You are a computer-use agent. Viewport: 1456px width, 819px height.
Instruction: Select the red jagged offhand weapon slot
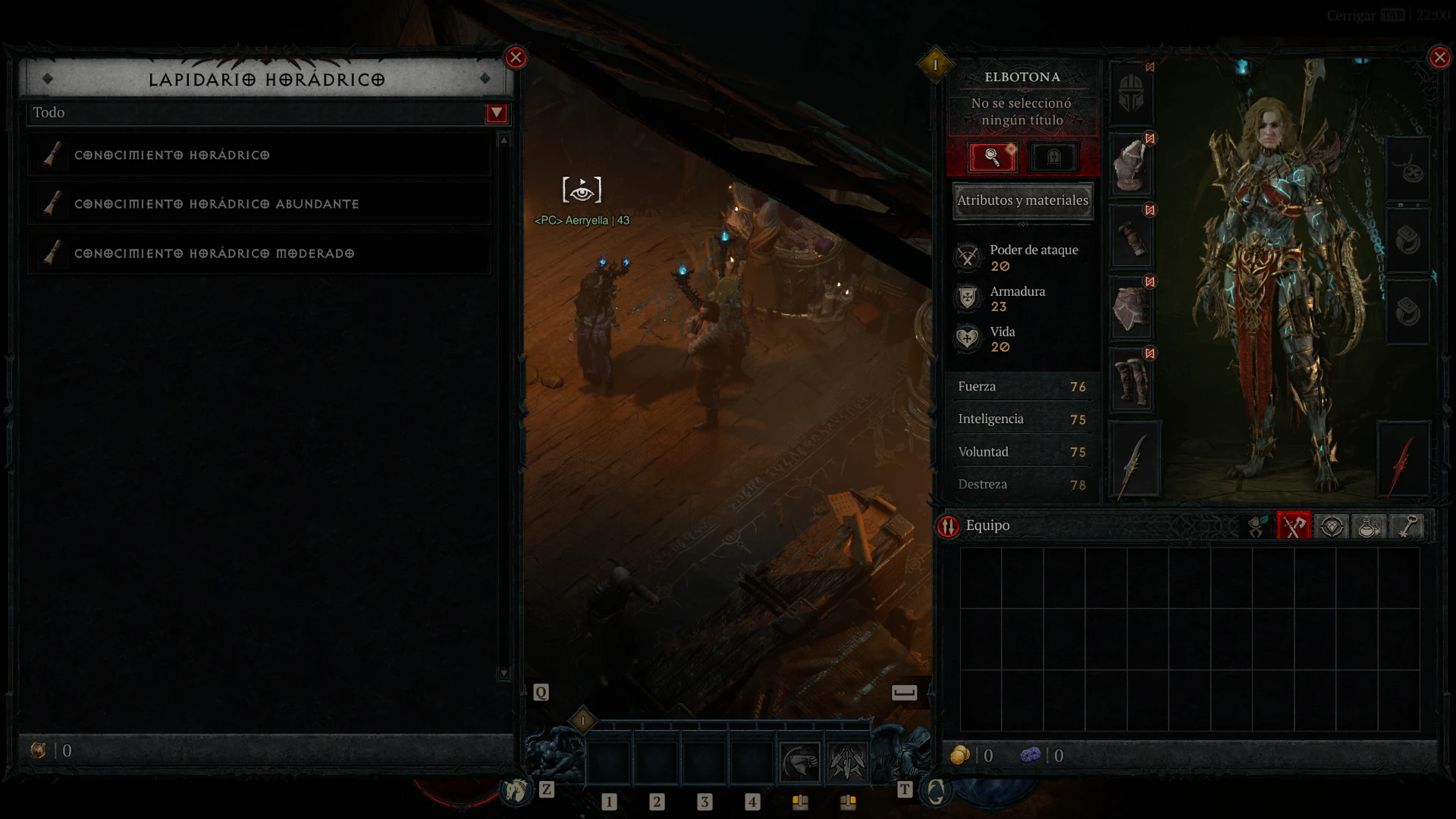coord(1402,460)
